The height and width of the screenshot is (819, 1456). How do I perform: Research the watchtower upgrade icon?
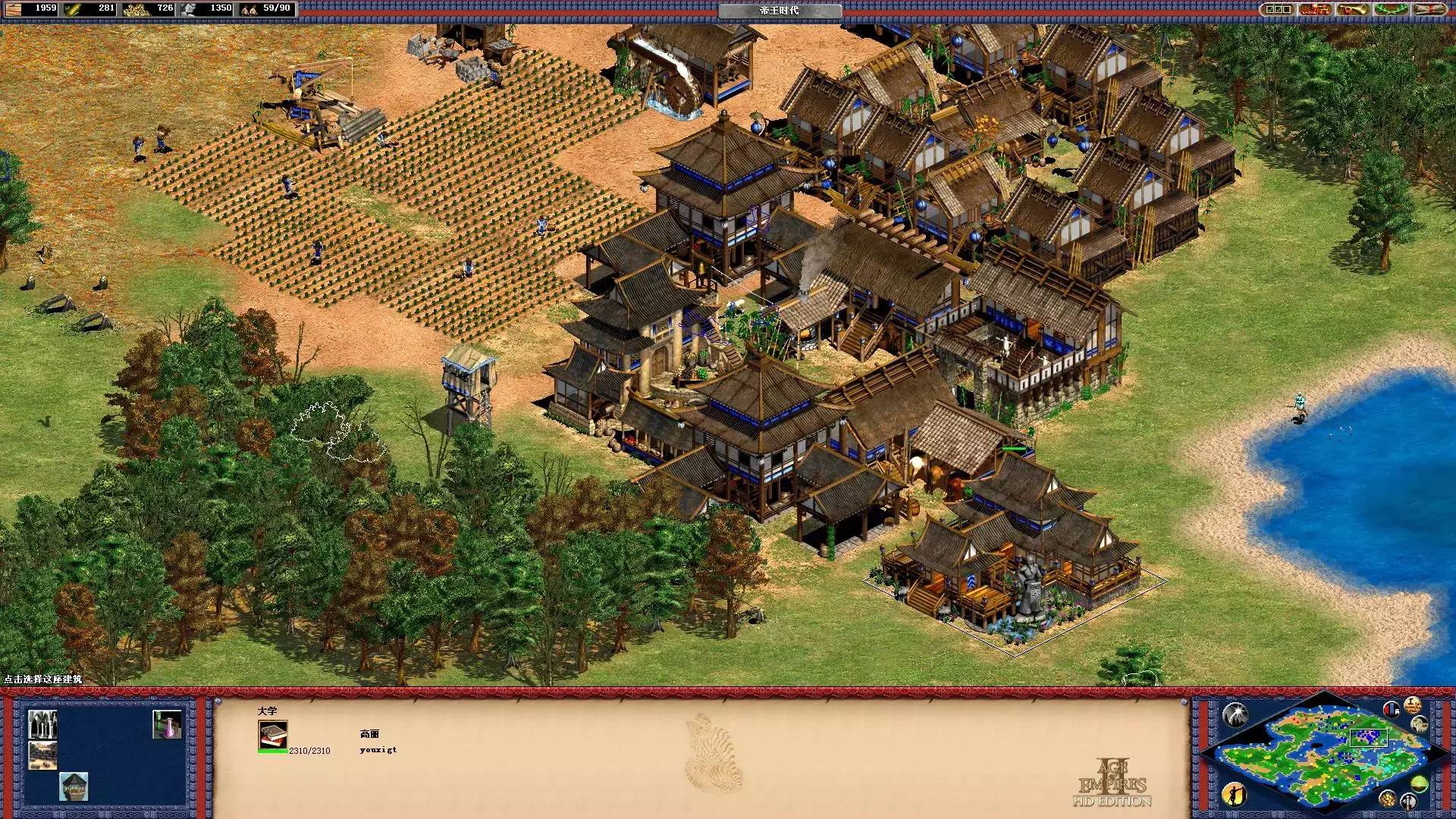(74, 786)
